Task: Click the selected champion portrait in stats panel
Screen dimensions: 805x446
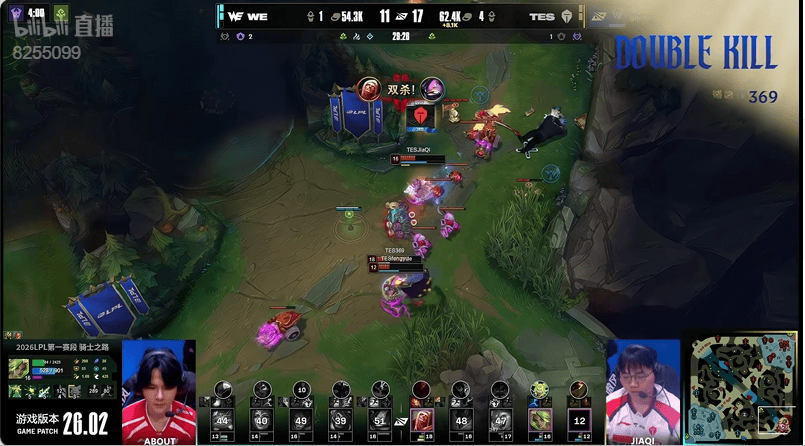Action: (18, 368)
